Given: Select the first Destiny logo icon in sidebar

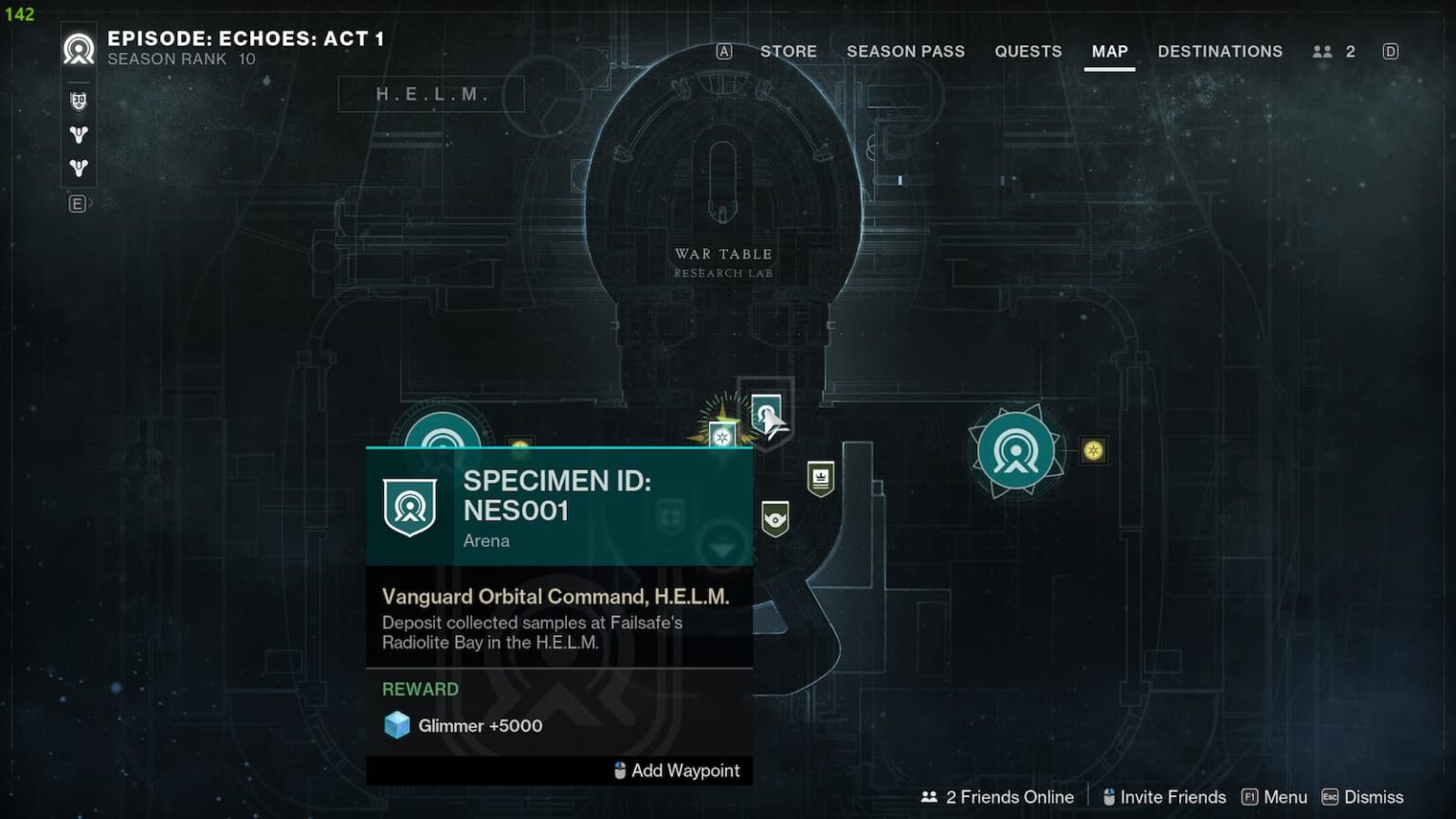Looking at the screenshot, I should click(77, 135).
